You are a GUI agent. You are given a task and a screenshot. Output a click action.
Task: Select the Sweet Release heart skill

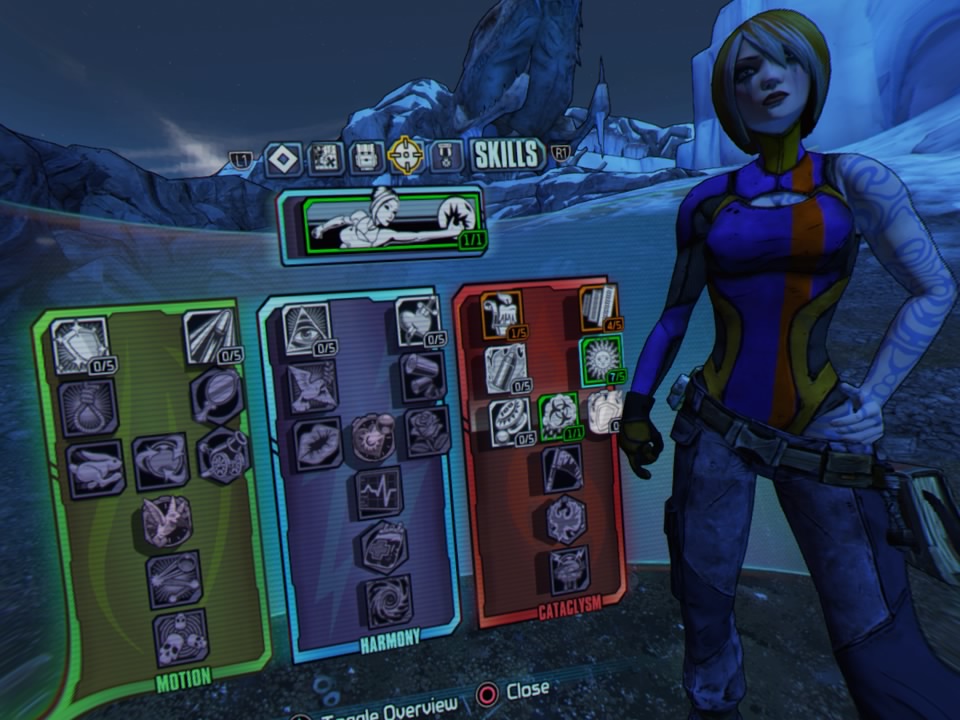click(x=417, y=320)
